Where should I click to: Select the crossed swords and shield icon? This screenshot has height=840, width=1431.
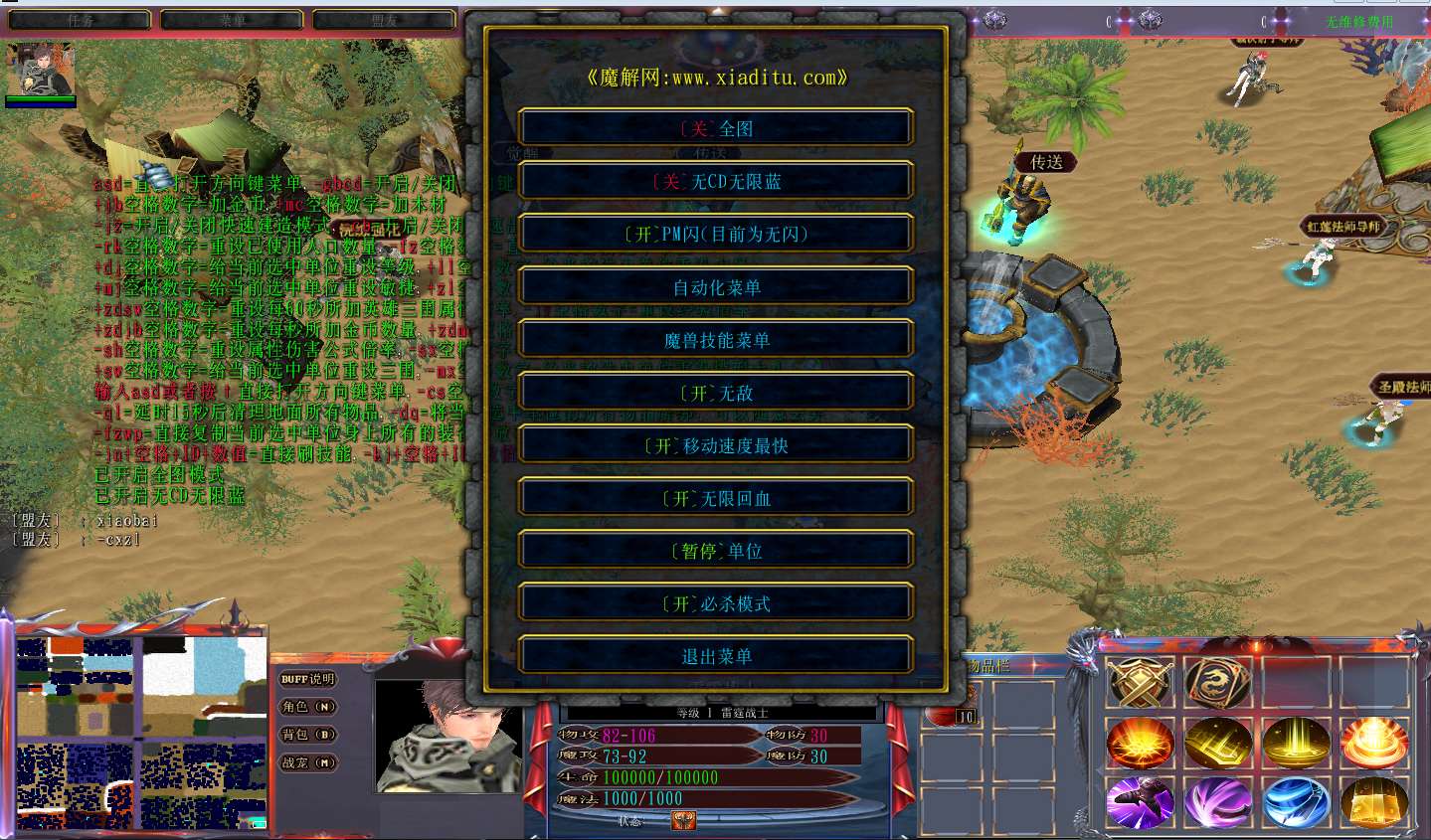[x=1140, y=683]
